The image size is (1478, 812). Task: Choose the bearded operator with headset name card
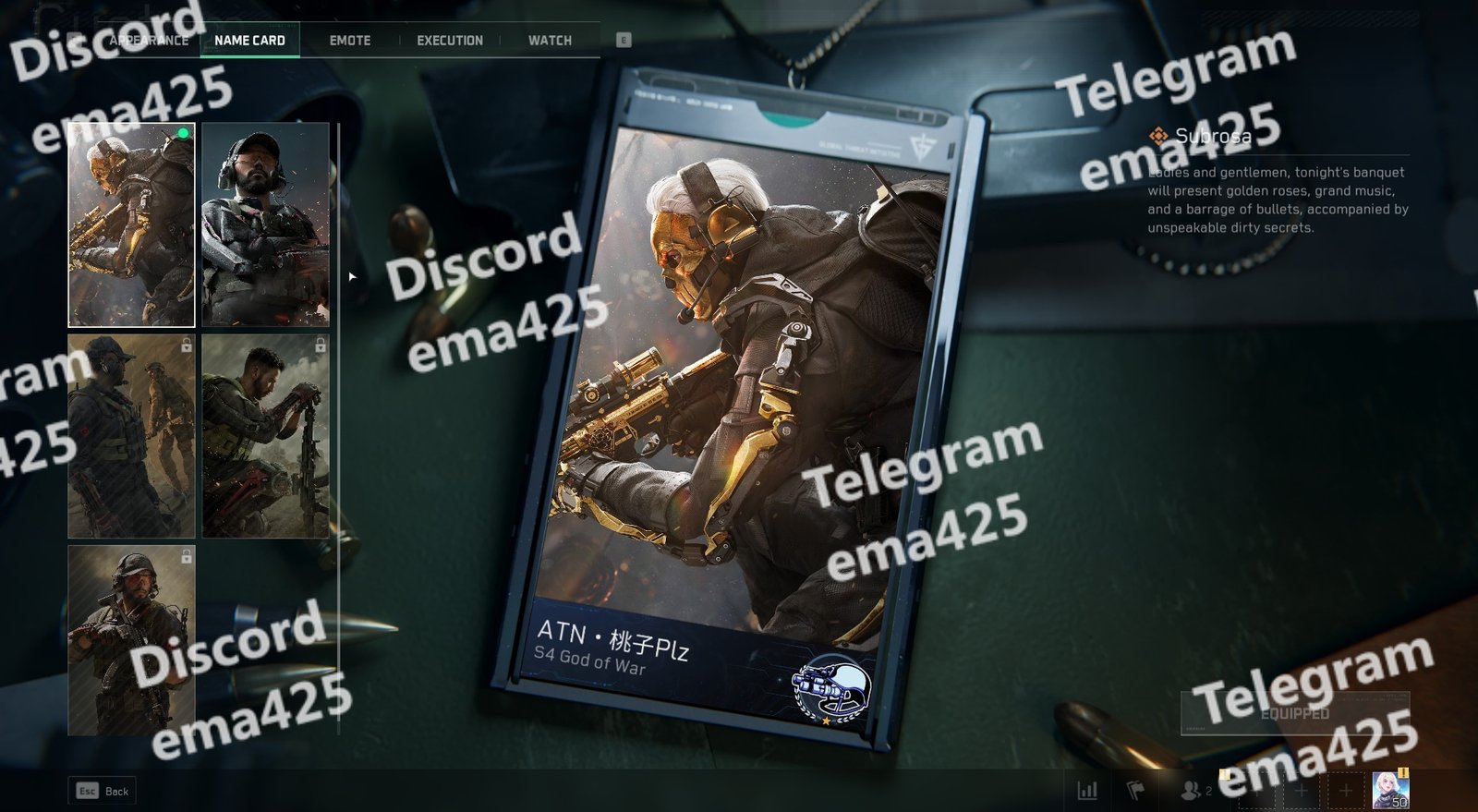[265, 224]
